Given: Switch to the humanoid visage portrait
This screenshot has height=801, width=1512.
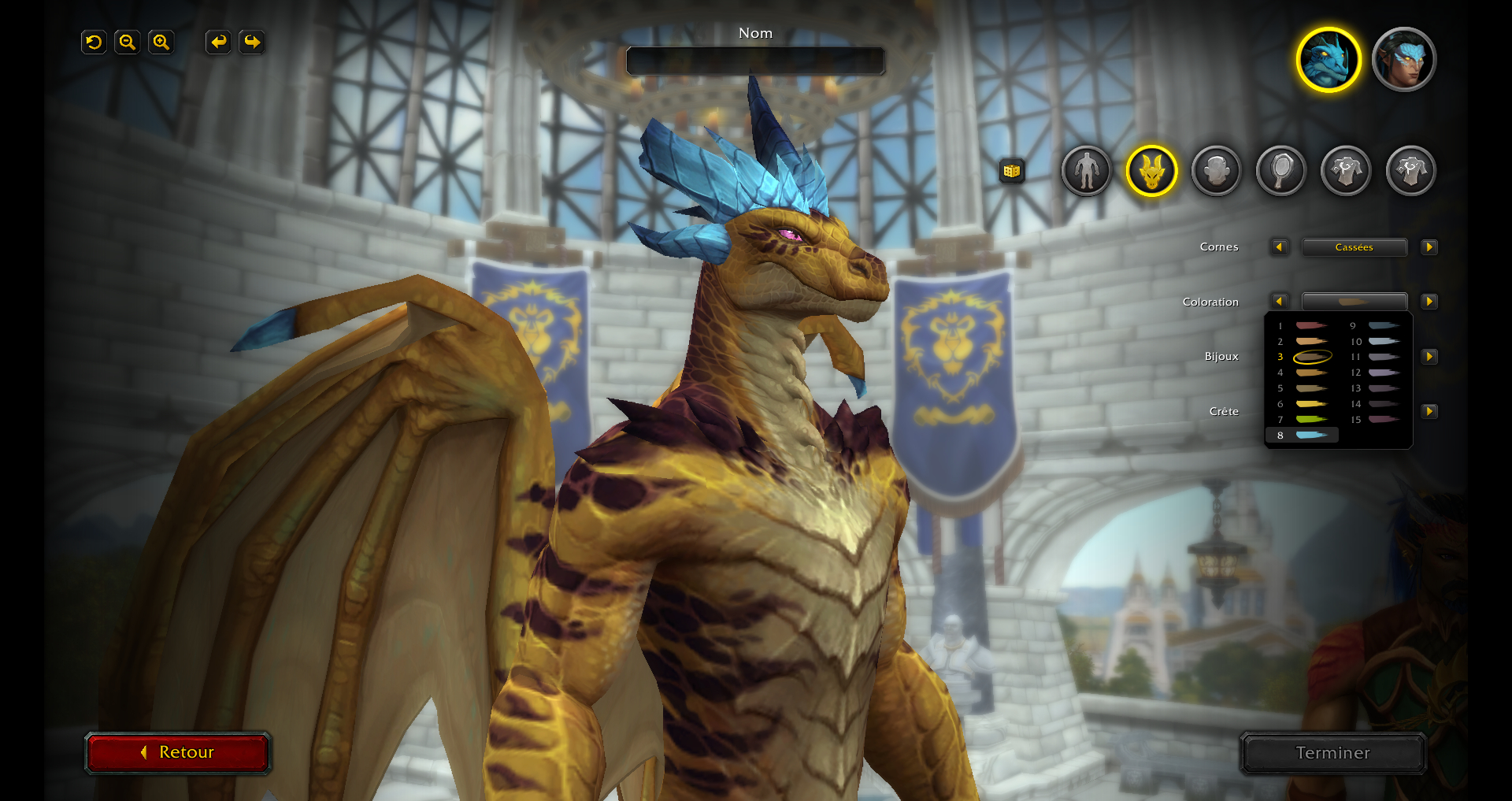Looking at the screenshot, I should tap(1403, 60).
